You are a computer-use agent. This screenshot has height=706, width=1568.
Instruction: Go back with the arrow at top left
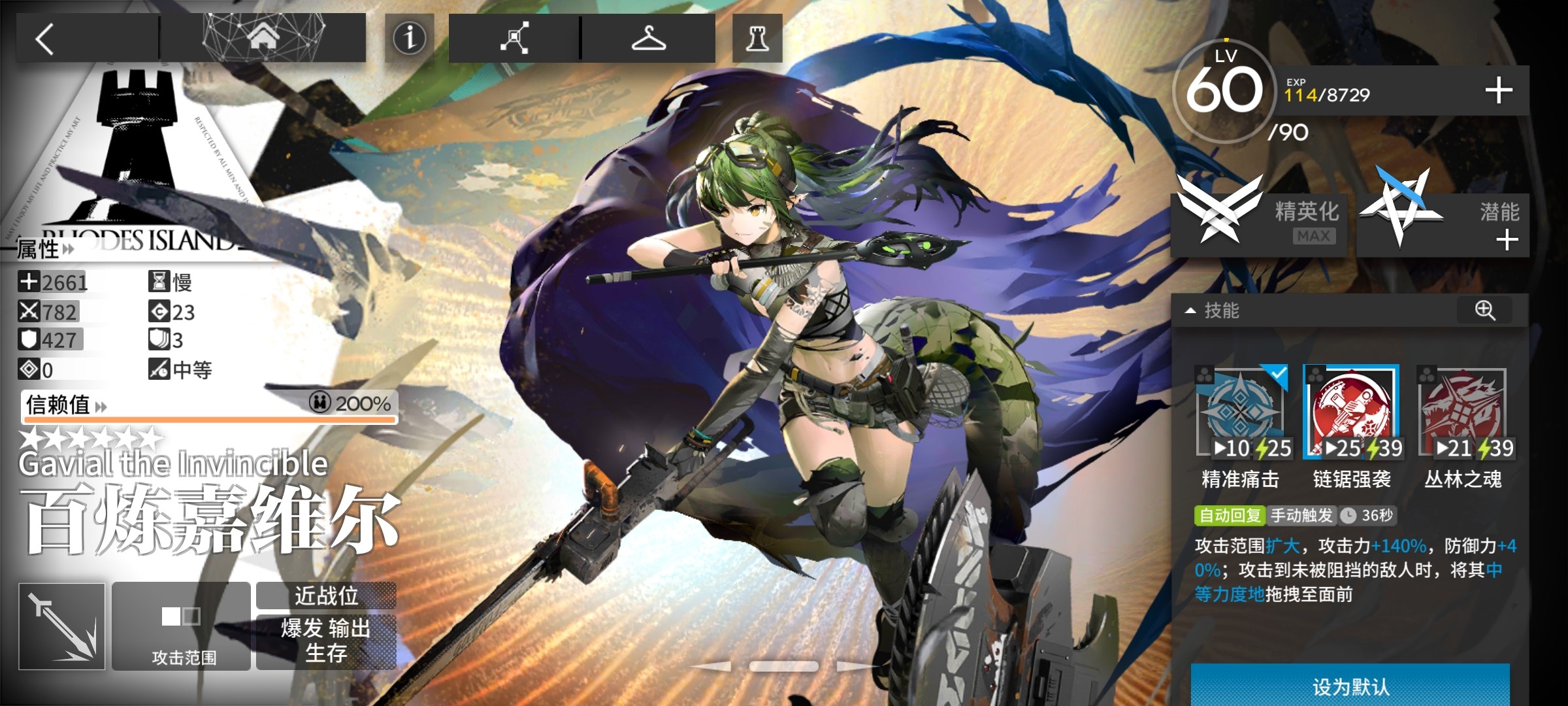click(x=46, y=38)
